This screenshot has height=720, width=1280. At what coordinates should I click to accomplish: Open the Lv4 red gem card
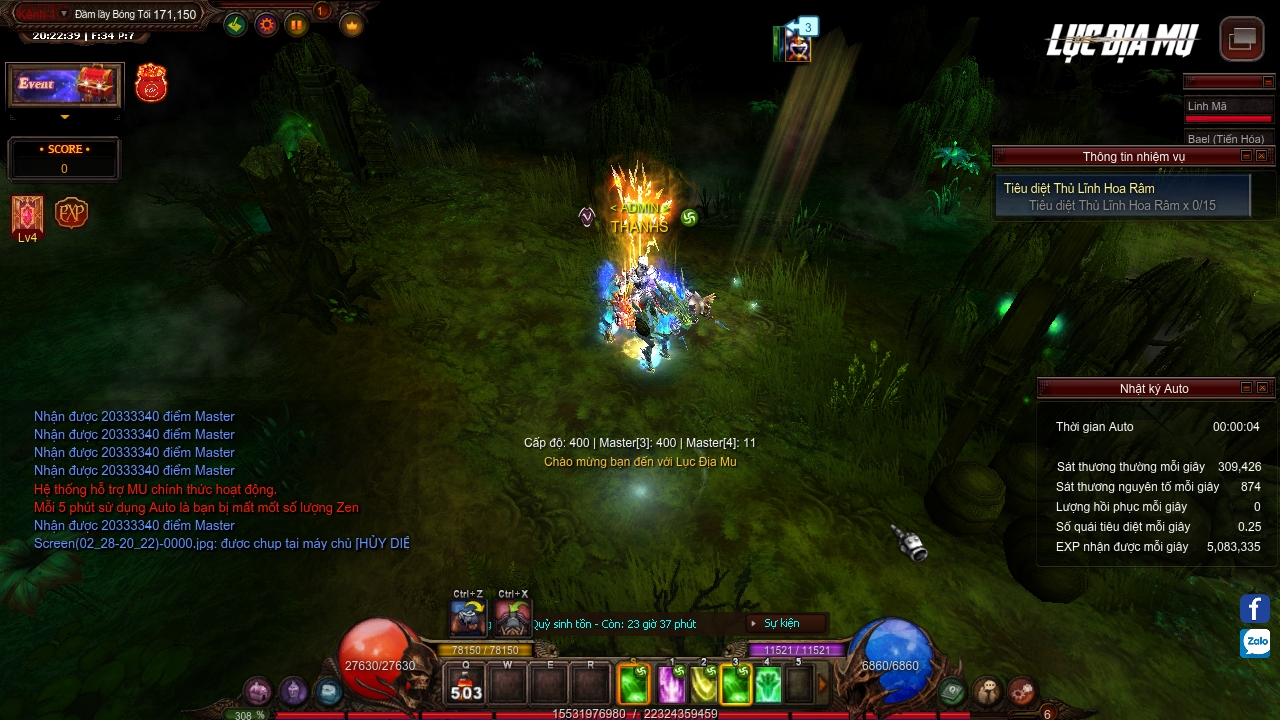click(28, 215)
